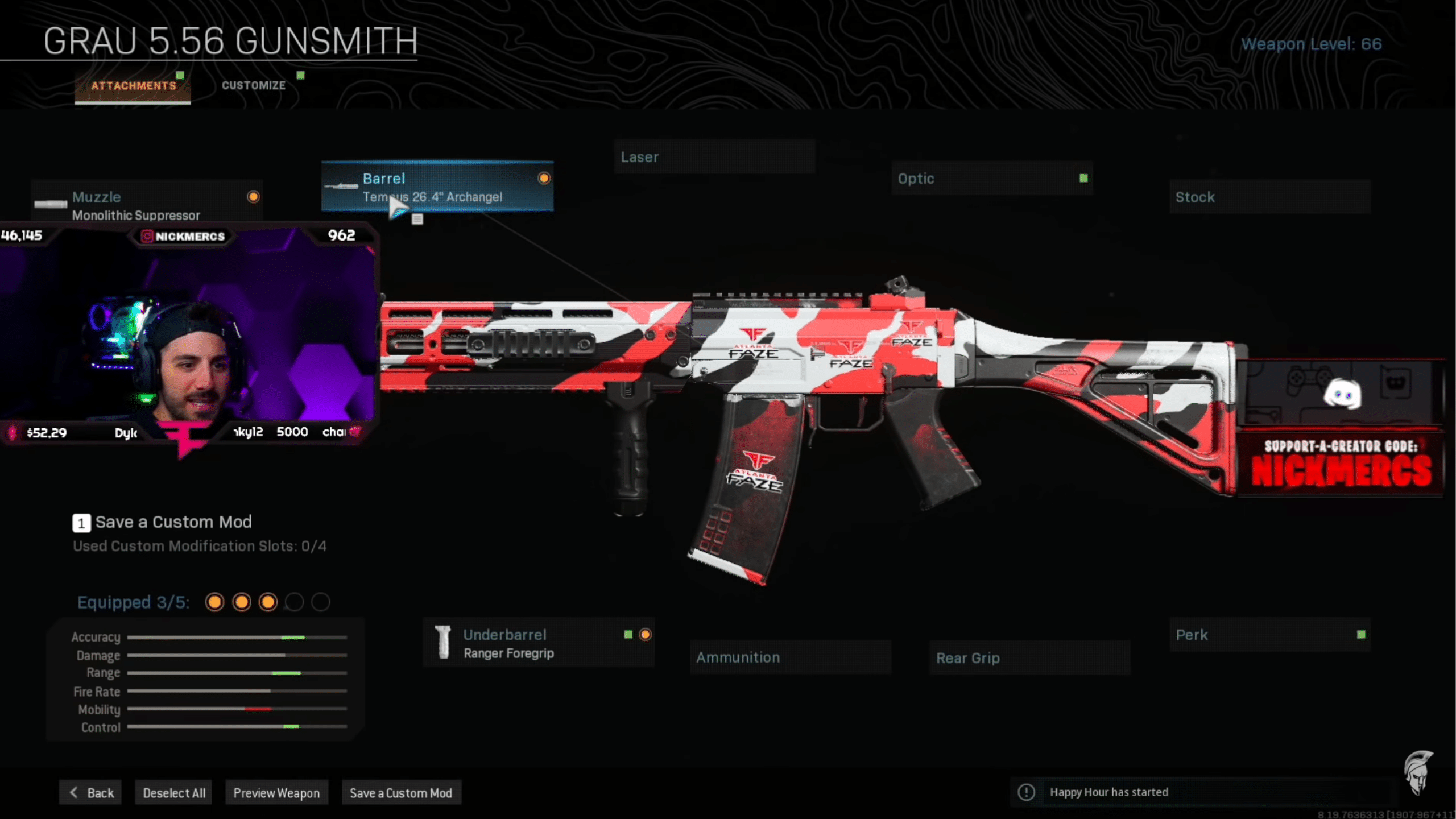
Task: Open Preview Weapon
Action: click(x=276, y=793)
